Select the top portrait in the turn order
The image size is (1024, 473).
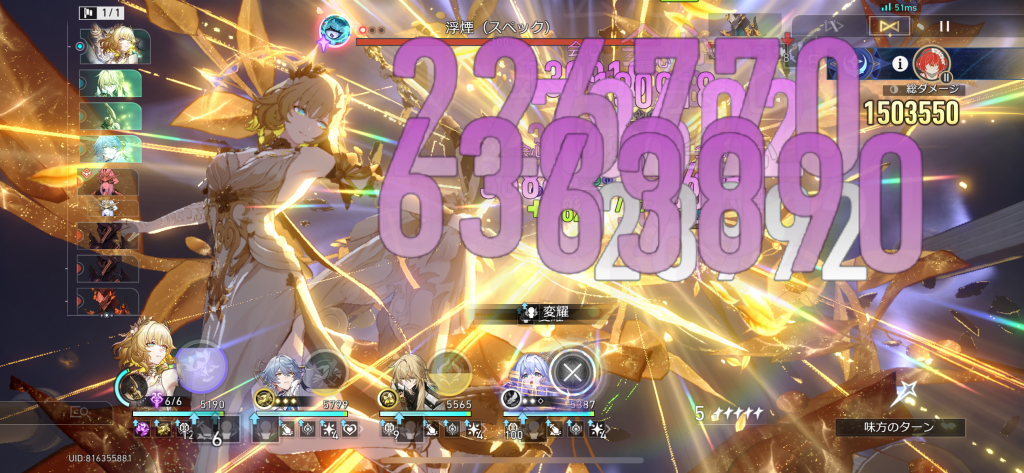click(x=114, y=46)
